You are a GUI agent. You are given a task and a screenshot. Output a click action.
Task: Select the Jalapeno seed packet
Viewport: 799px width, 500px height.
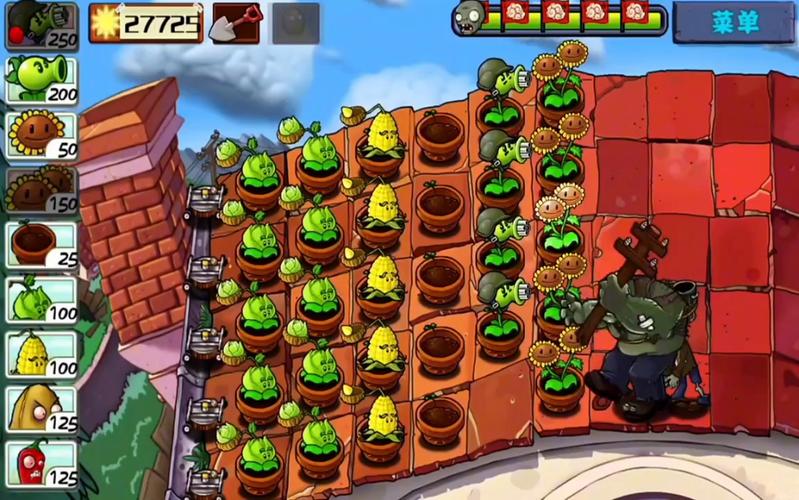[42, 462]
